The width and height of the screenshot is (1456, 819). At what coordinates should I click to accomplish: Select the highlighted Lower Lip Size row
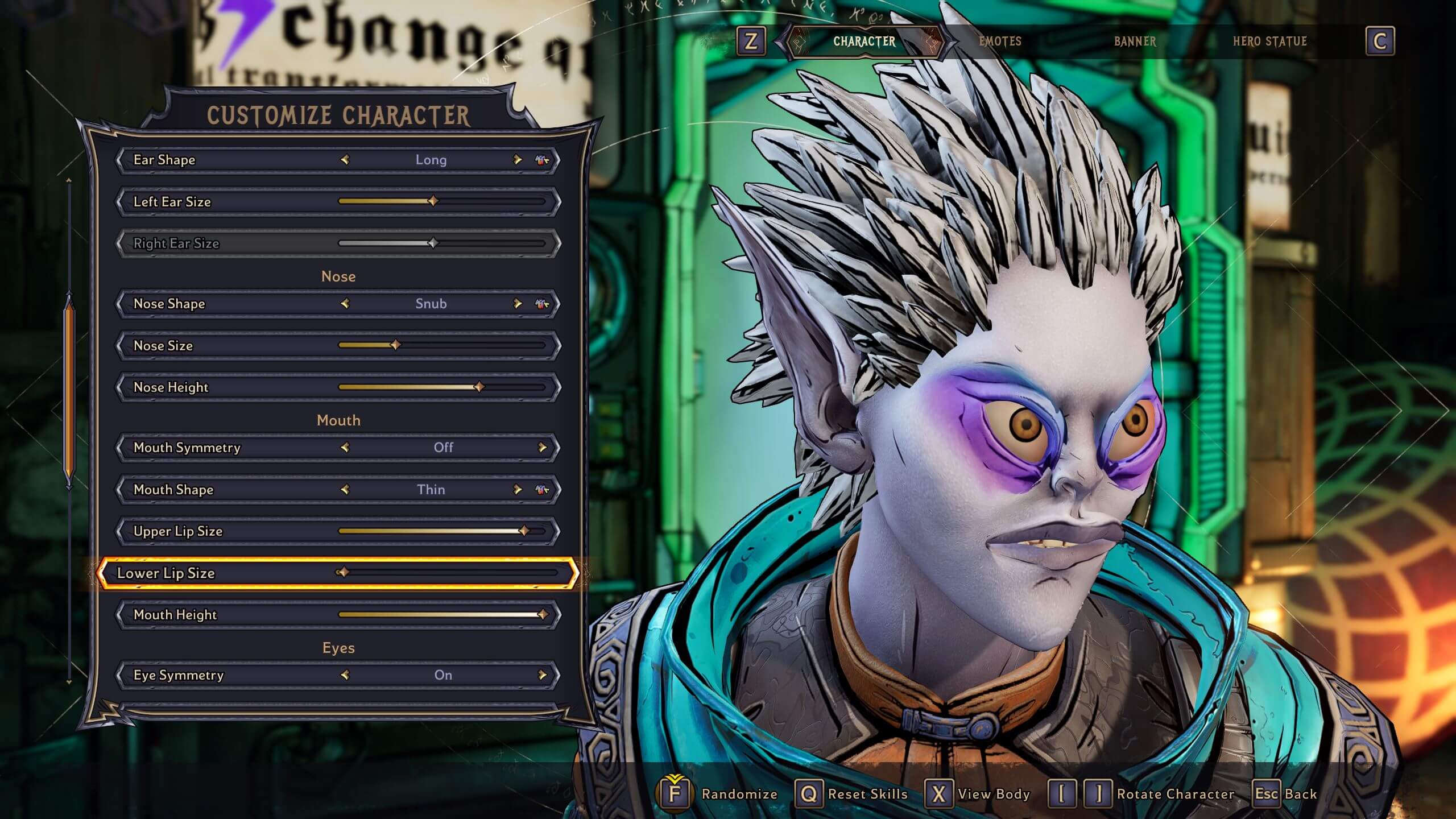341,573
